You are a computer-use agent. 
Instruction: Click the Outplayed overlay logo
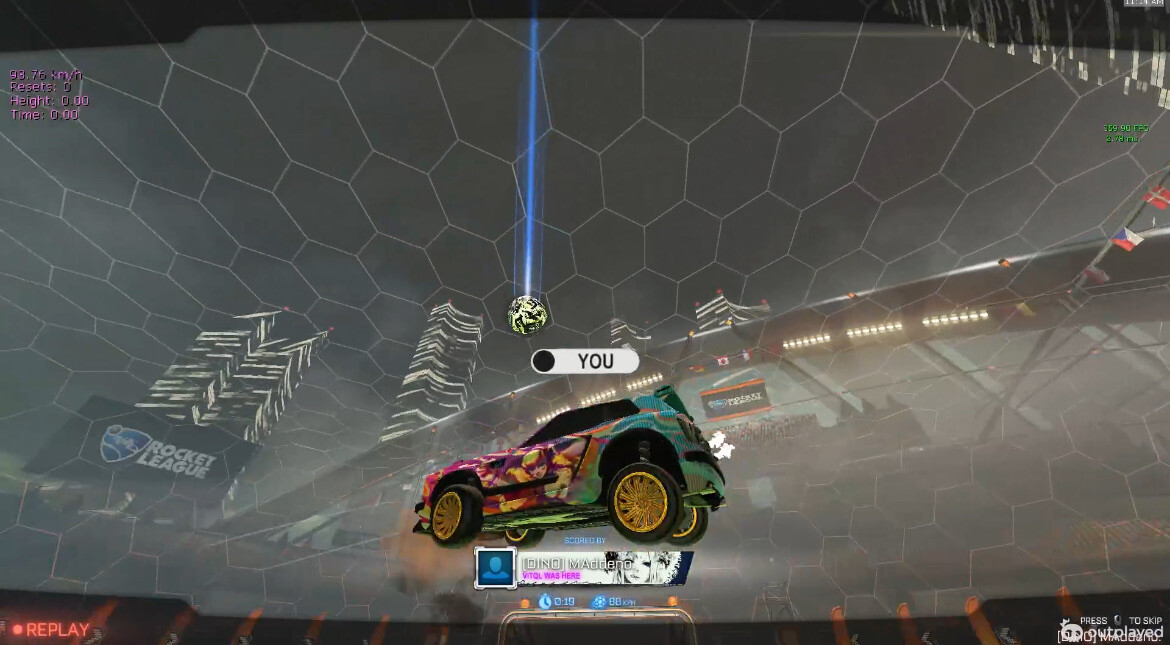pyautogui.click(x=1112, y=632)
